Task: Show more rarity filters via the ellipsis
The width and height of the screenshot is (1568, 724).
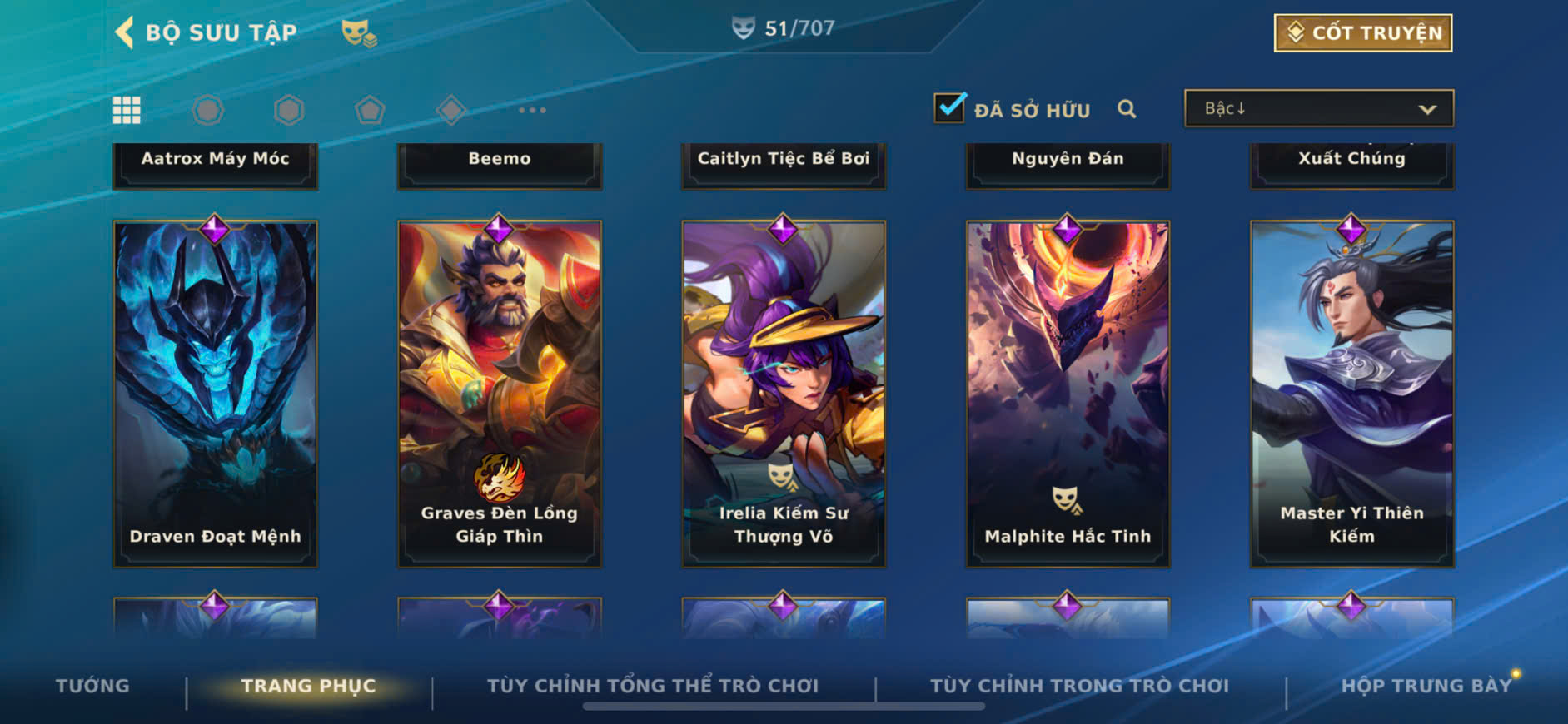Action: [532, 110]
